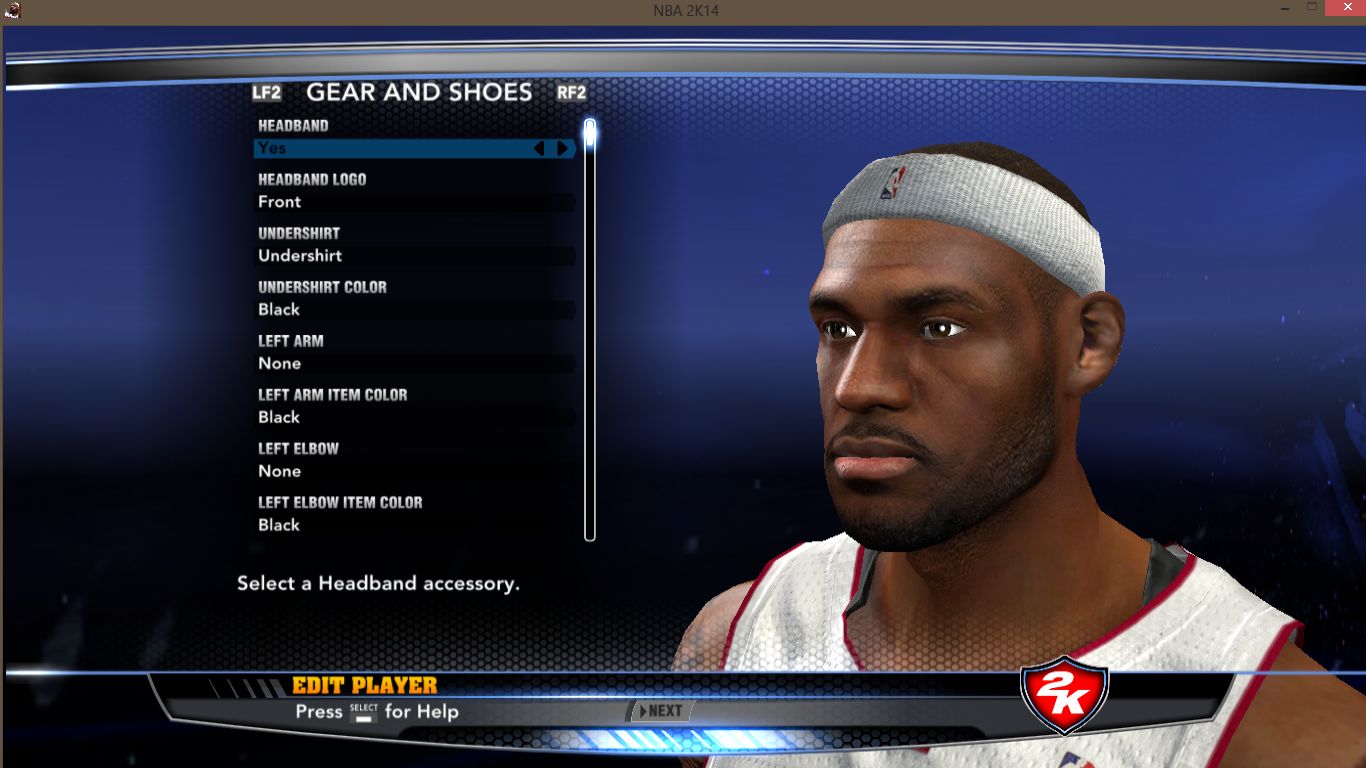Screen dimensions: 1366x768
Task: Select the Left Elbow Item Color row
Action: click(x=414, y=525)
